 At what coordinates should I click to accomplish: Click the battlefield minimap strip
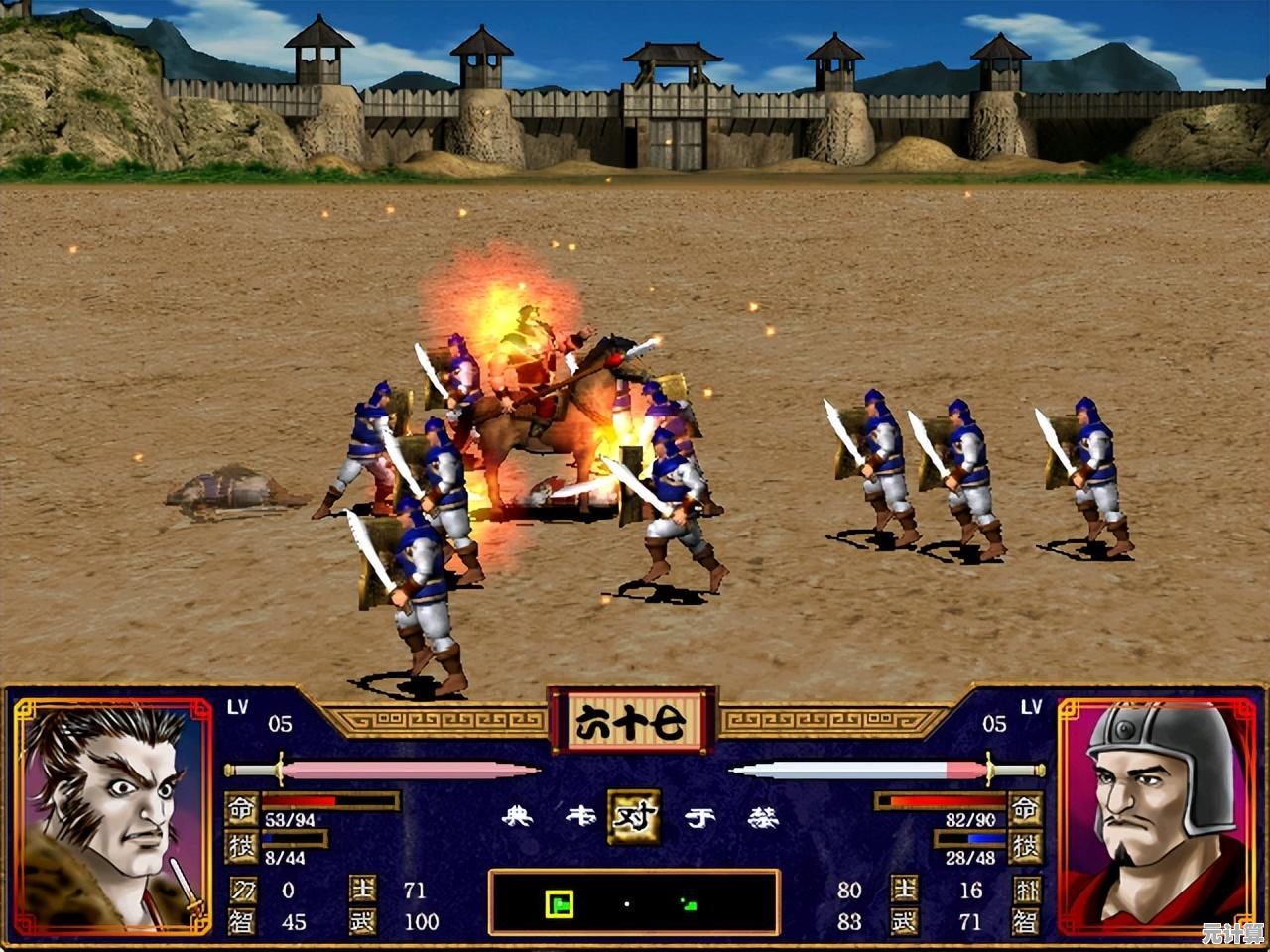coord(633,902)
